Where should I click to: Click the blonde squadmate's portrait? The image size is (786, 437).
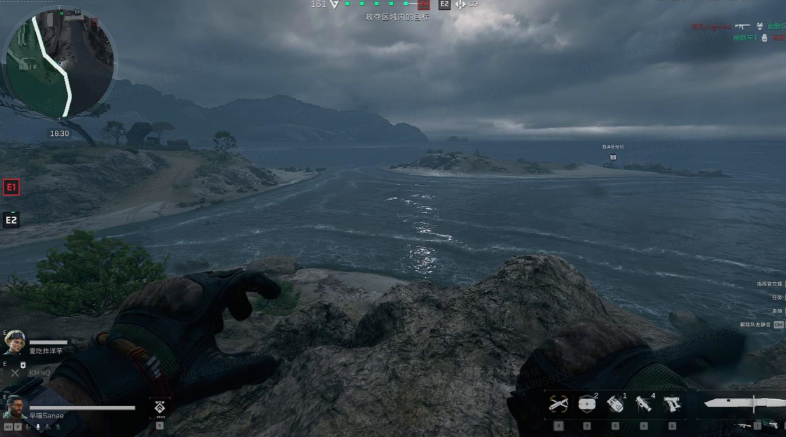(14, 342)
